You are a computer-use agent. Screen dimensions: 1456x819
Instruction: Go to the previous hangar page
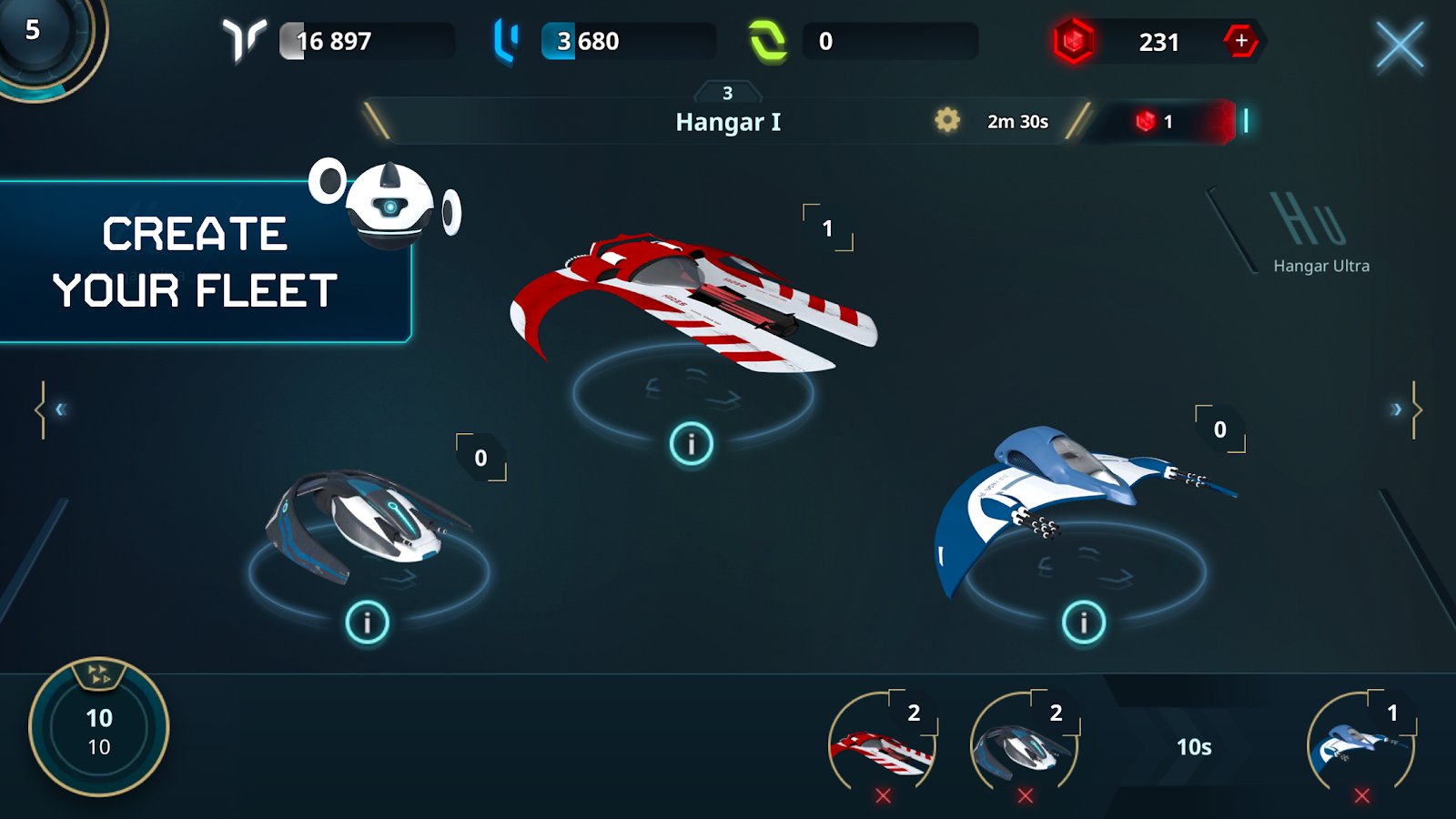pos(55,409)
